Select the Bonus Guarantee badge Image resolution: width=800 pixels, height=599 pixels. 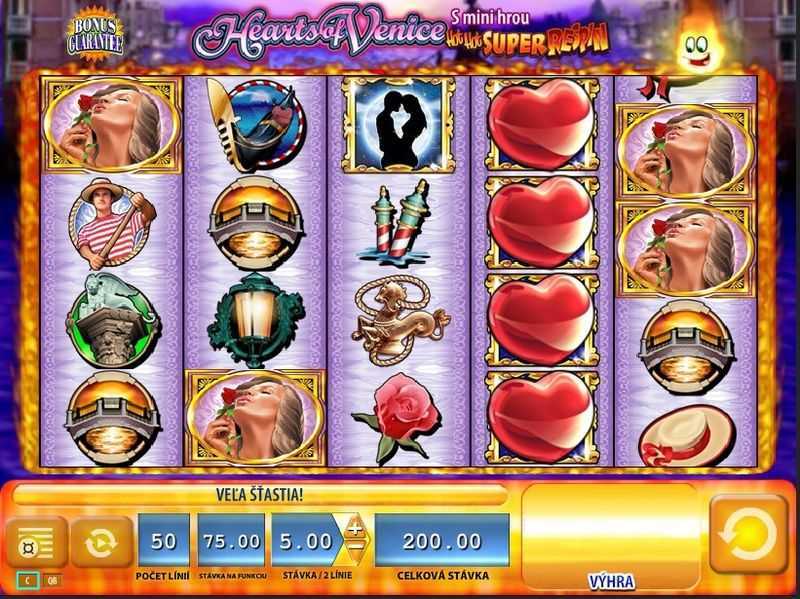(x=95, y=36)
